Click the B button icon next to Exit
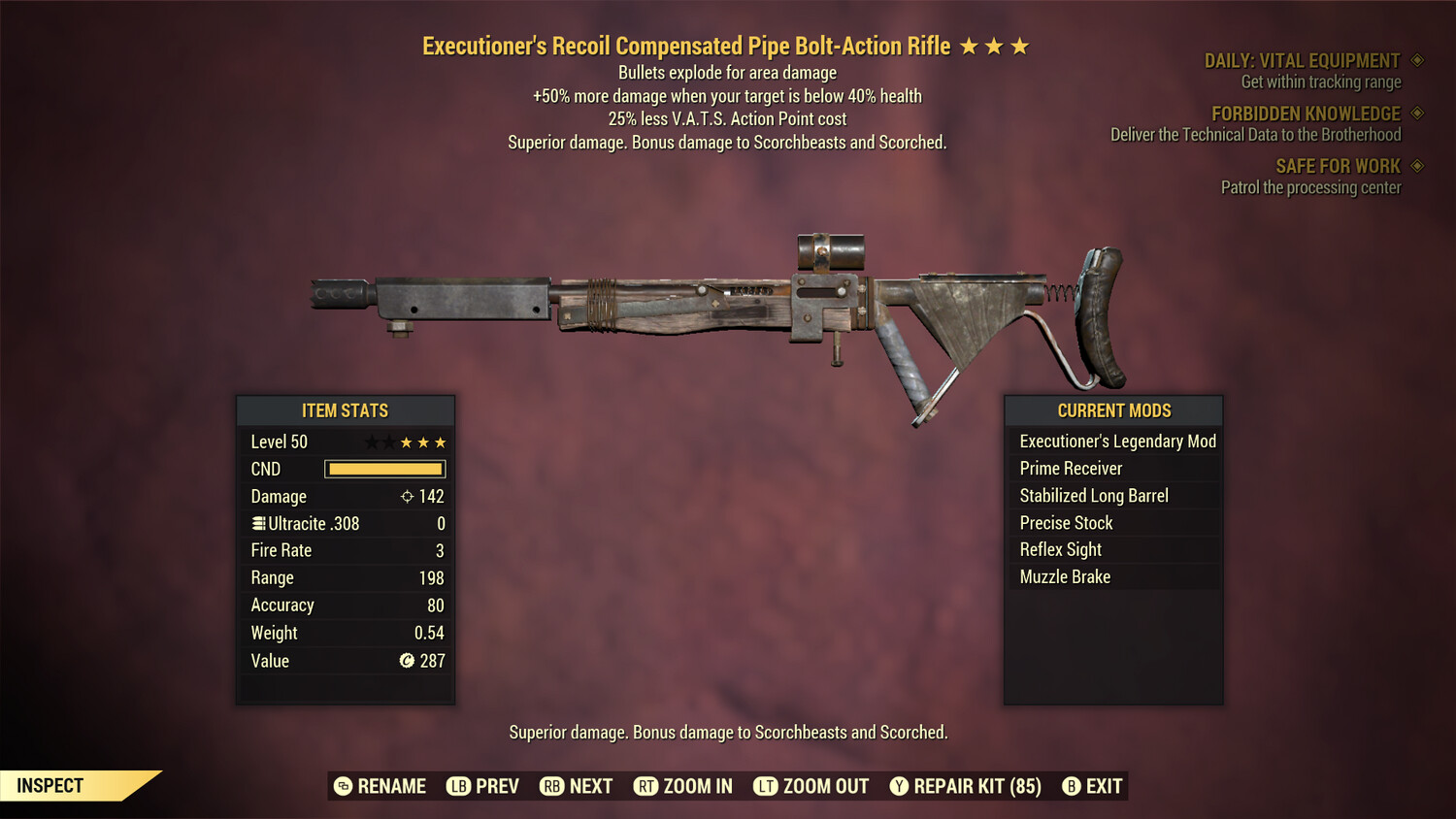This screenshot has width=1456, height=819. (x=1071, y=786)
